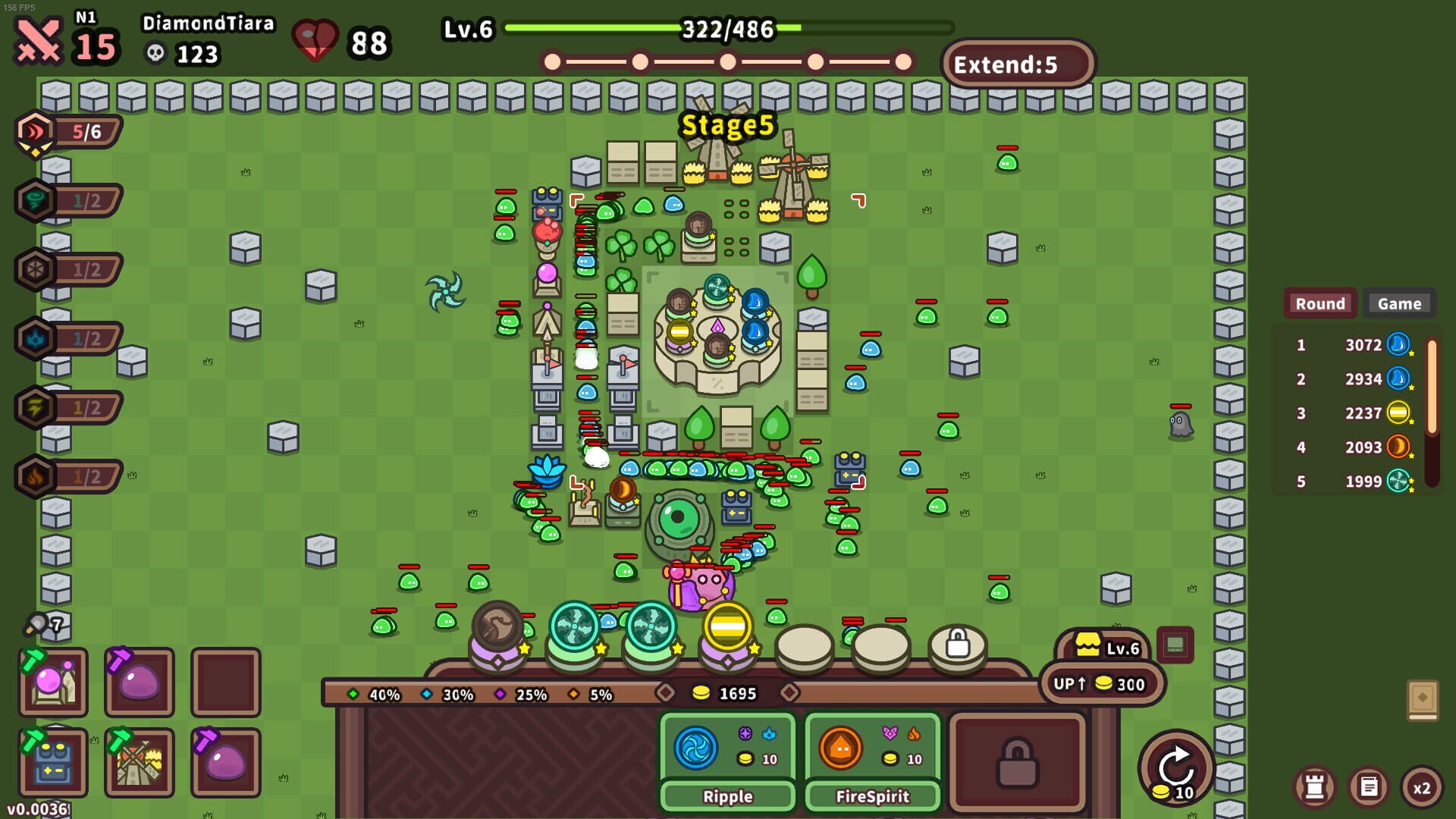Switch to the Round leaderboard tab
Viewport: 1456px width, 819px height.
point(1319,303)
